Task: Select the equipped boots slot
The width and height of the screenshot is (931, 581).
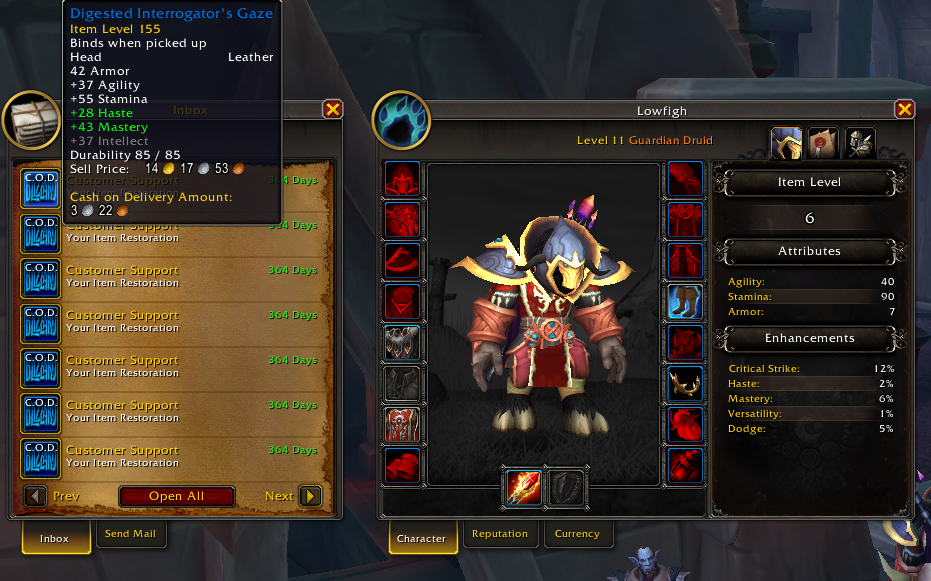Action: coord(685,301)
